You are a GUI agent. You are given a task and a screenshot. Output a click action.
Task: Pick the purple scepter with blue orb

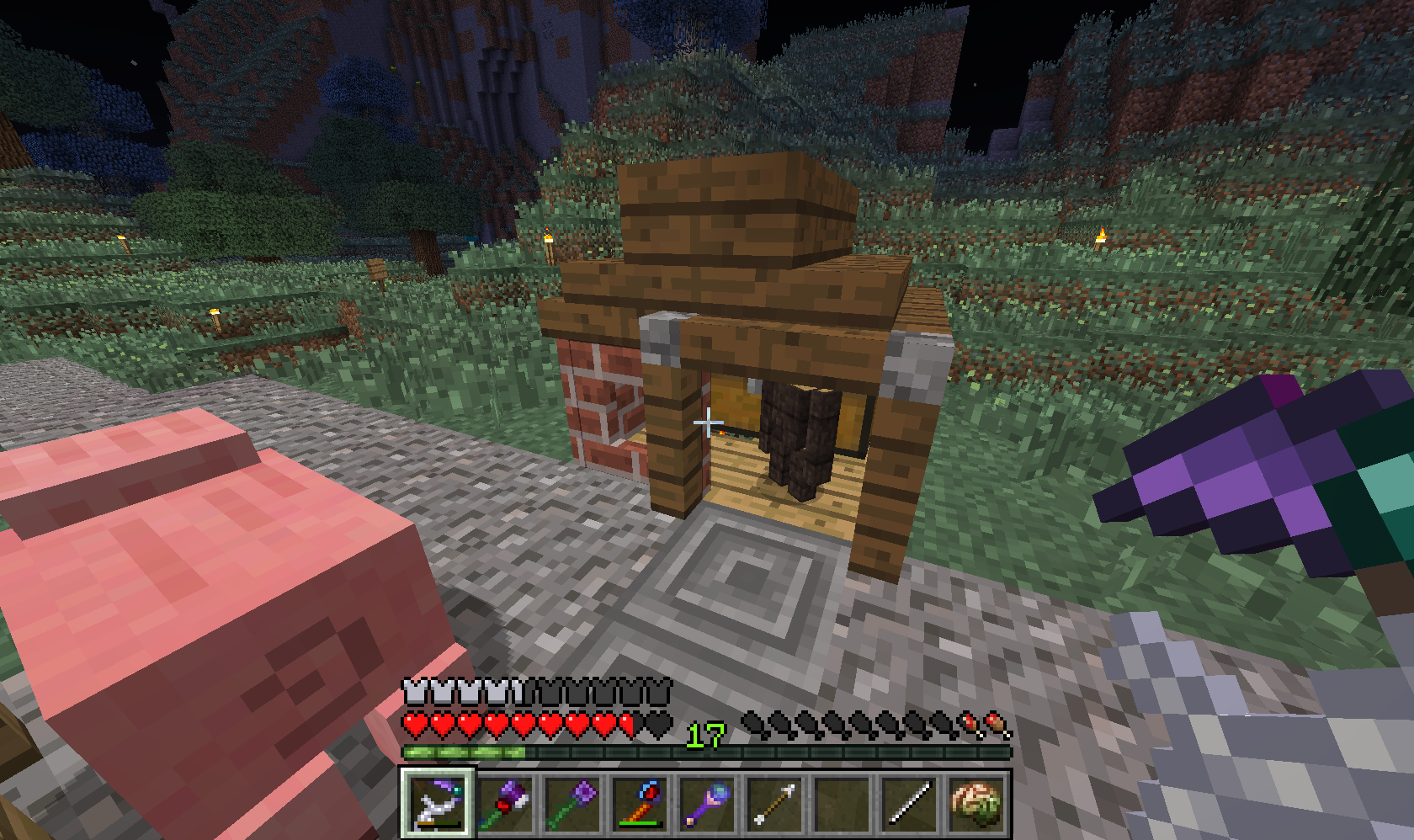707,801
